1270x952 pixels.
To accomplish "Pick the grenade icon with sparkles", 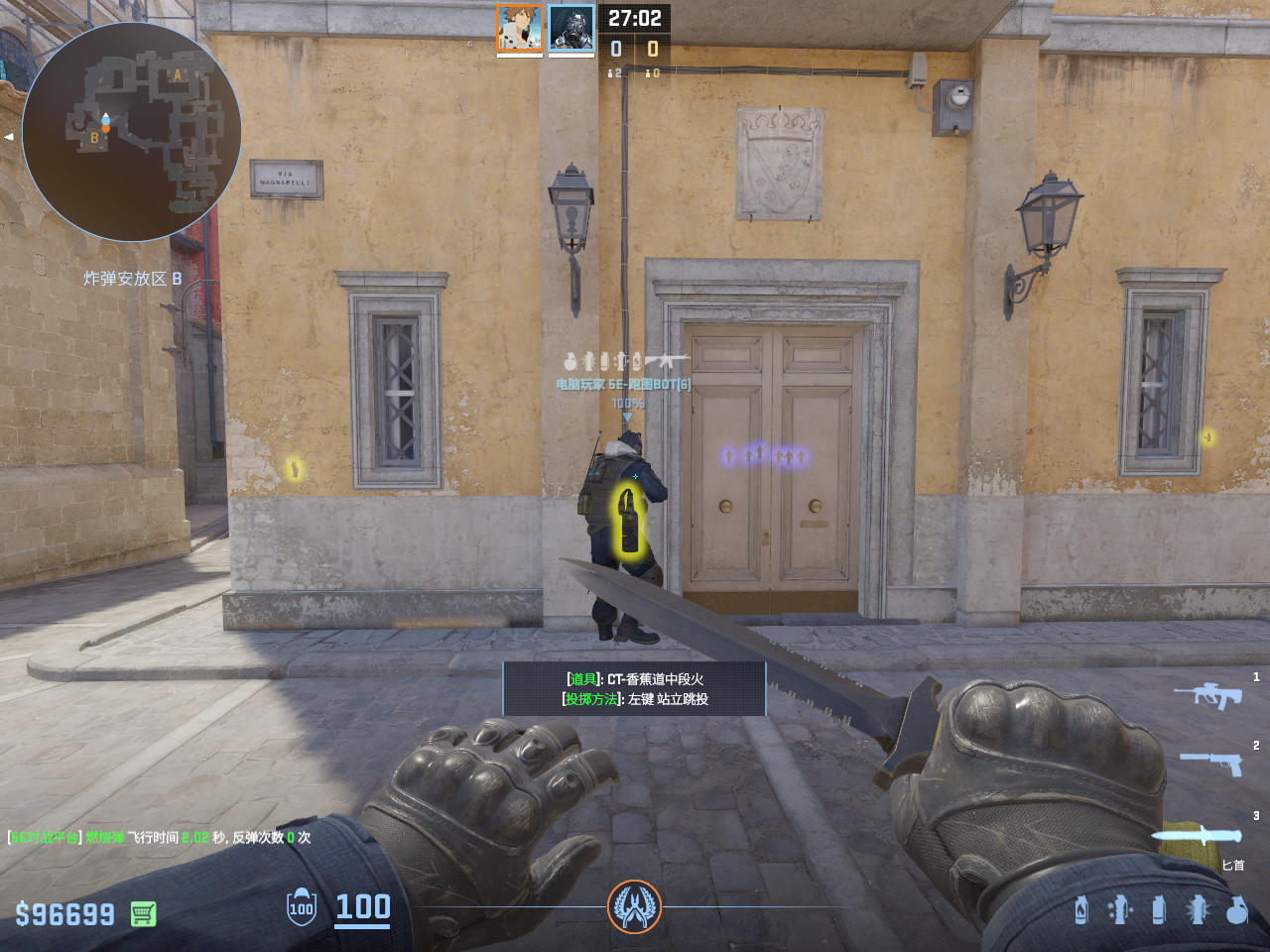I will 1119,909.
